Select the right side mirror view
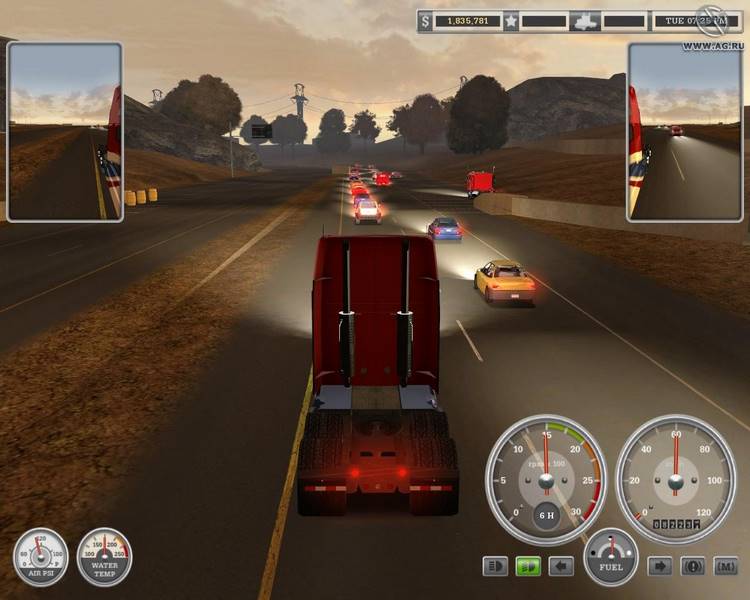The image size is (750, 600). point(685,131)
